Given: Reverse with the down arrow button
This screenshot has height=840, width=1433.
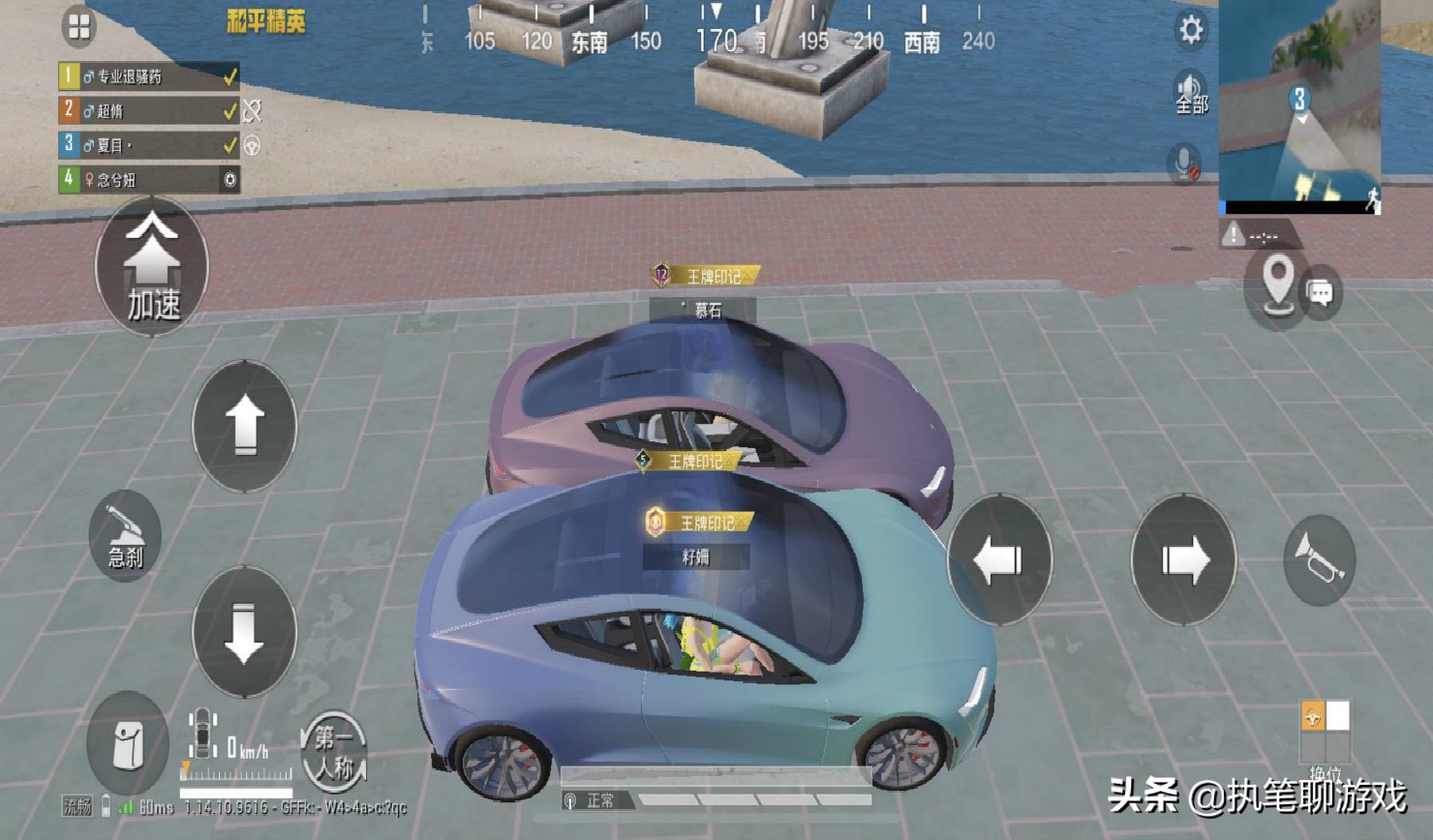Looking at the screenshot, I should click(244, 632).
